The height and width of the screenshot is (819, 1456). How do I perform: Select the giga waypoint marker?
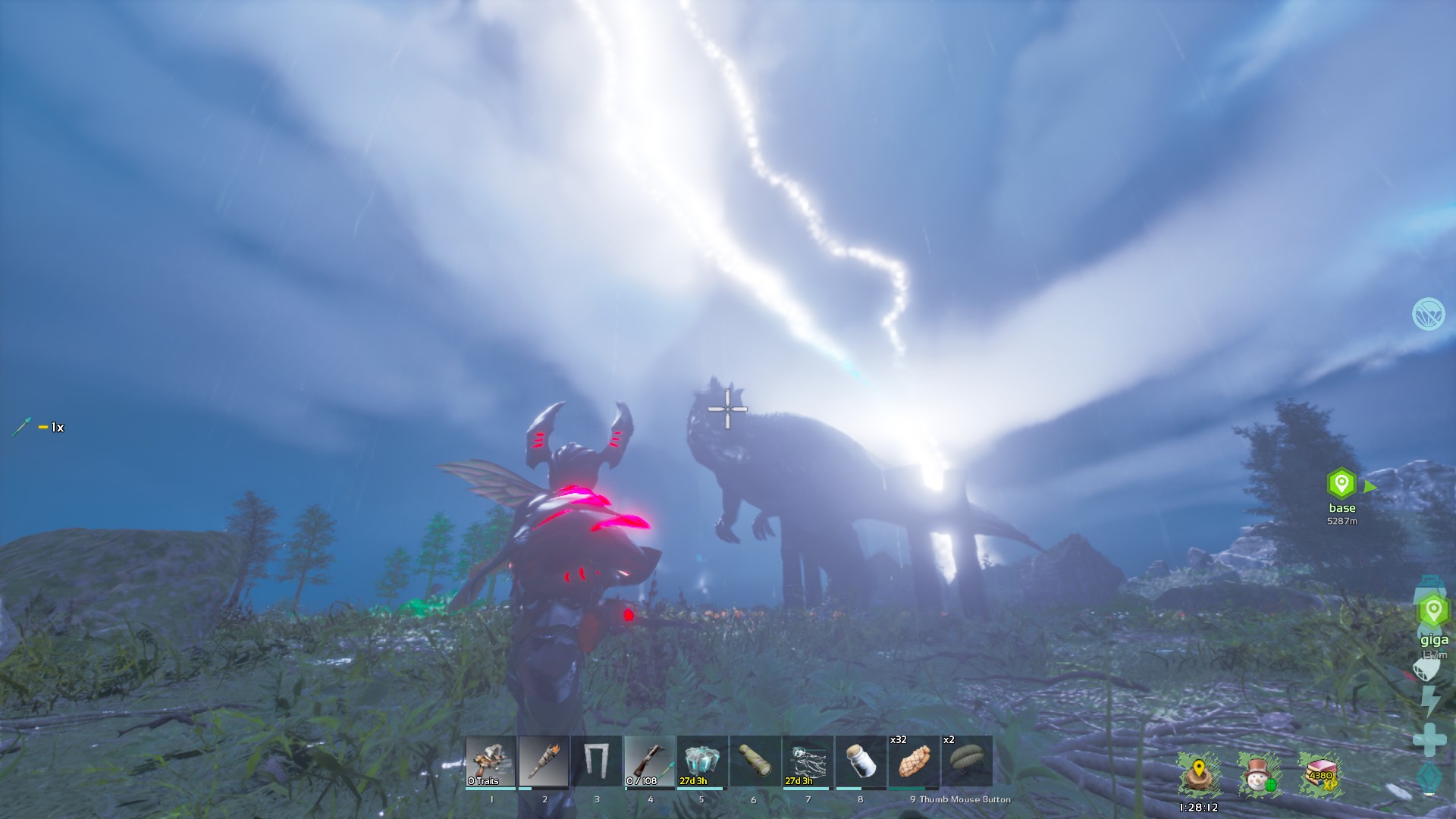point(1432,610)
